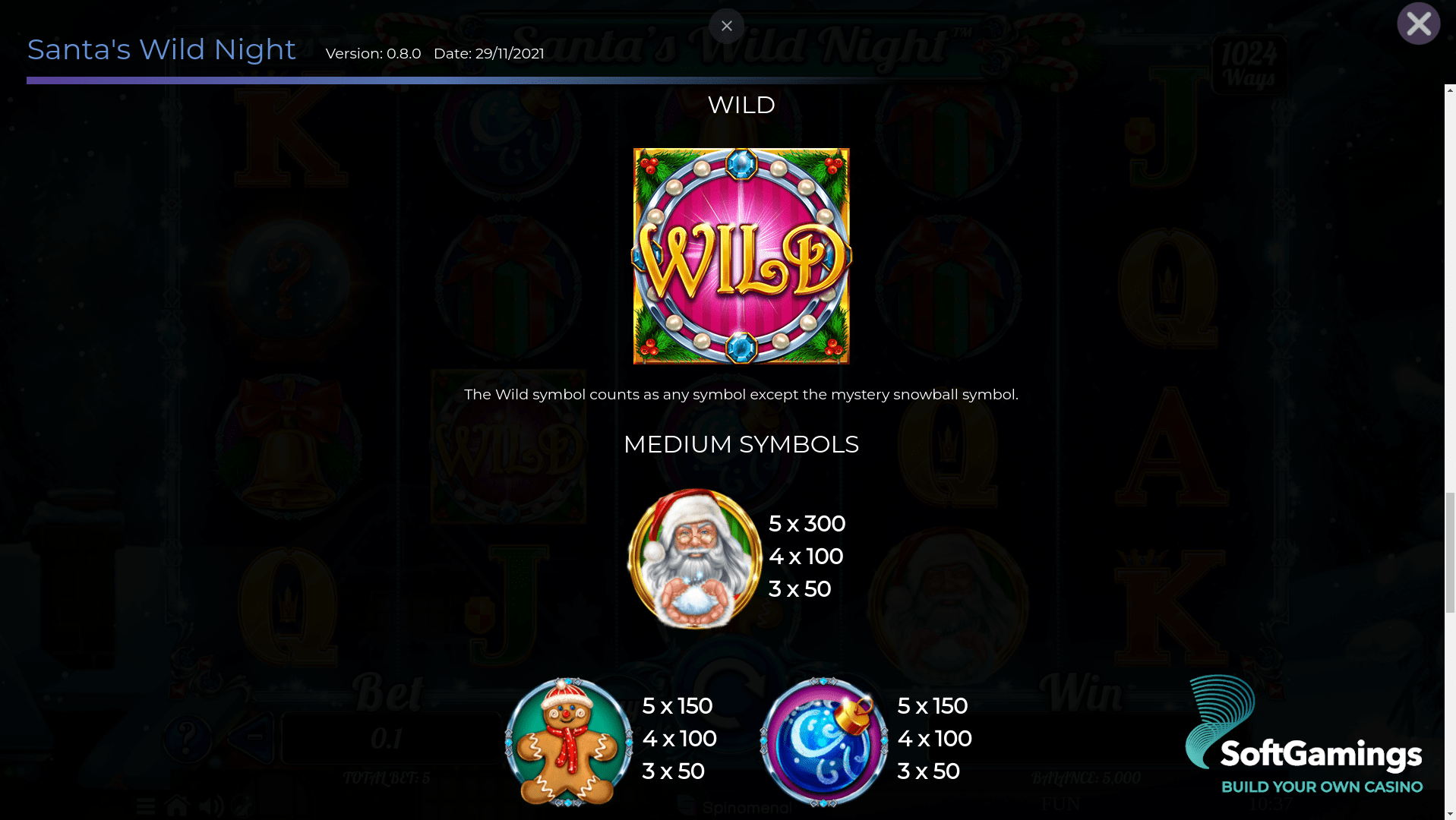Screen dimensions: 1456x820
Task: Close the paytable with the top-center × button
Action: coord(726,26)
